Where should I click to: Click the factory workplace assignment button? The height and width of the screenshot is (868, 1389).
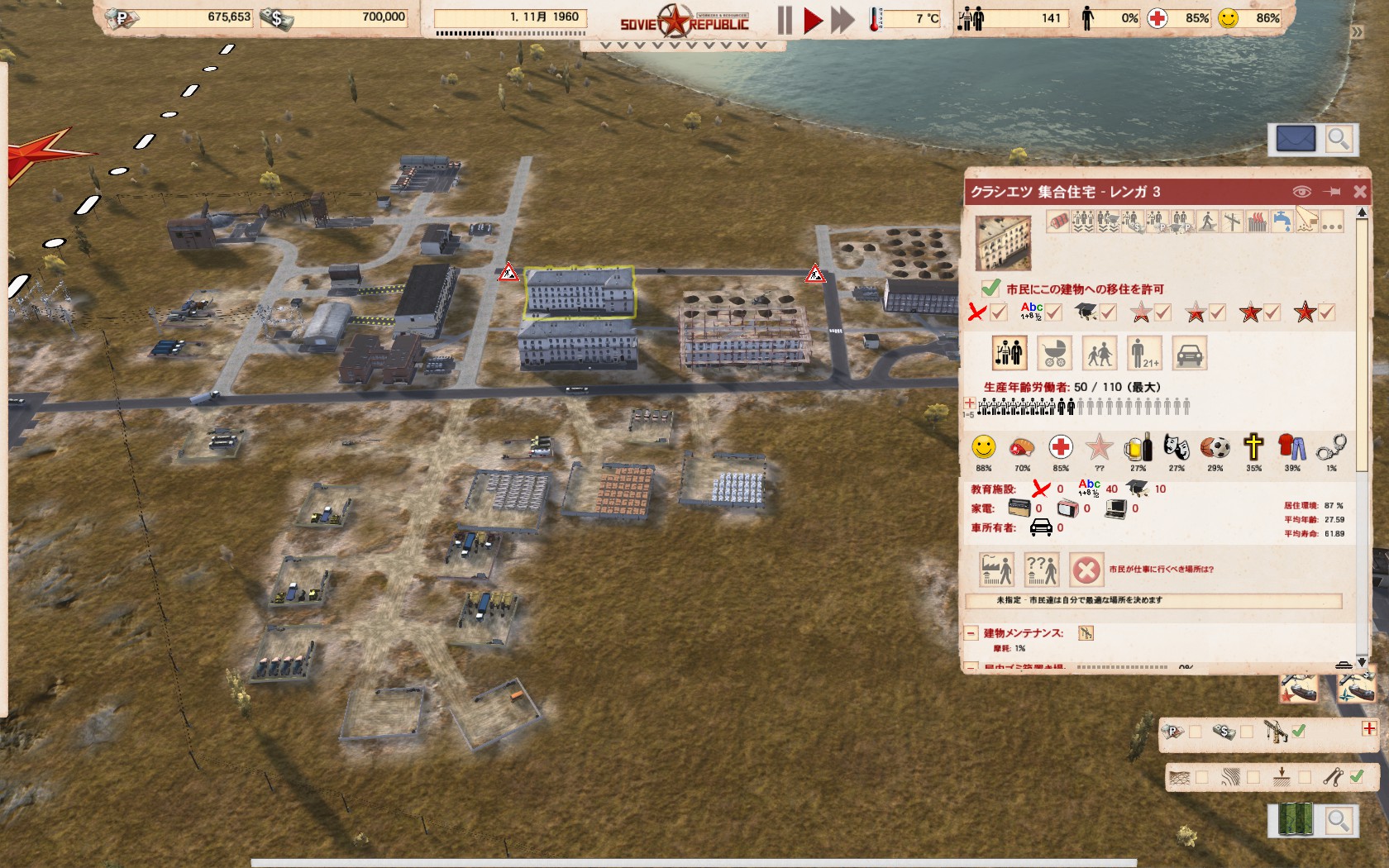click(x=997, y=570)
